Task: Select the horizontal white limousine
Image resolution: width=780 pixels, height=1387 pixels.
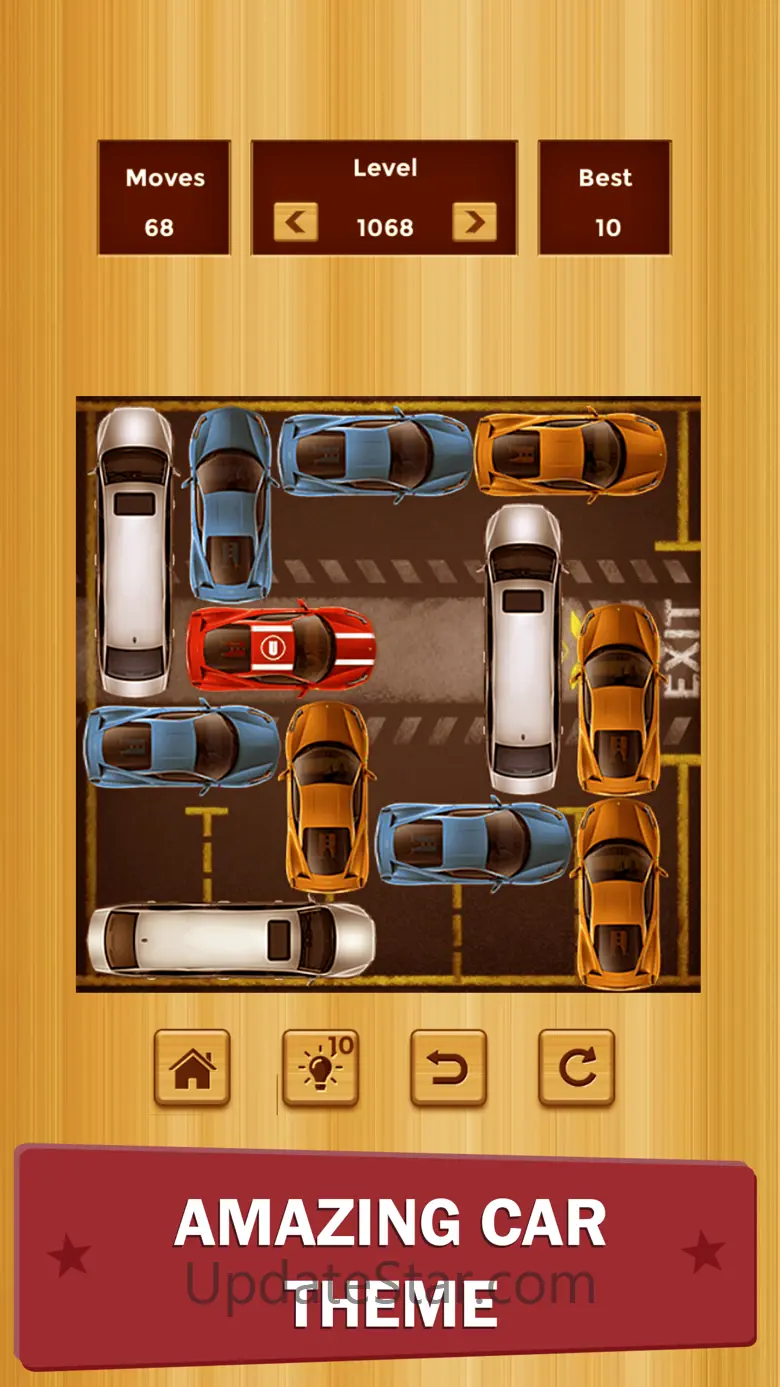Action: (230, 940)
